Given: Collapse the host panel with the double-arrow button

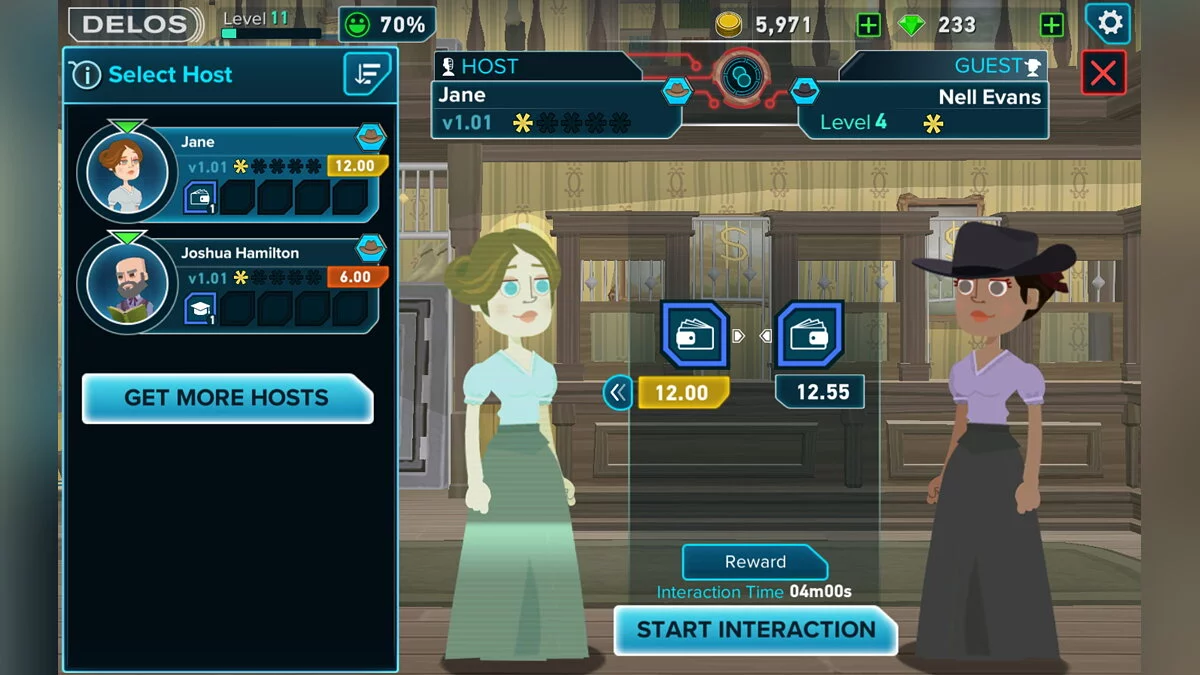Looking at the screenshot, I should (x=618, y=393).
